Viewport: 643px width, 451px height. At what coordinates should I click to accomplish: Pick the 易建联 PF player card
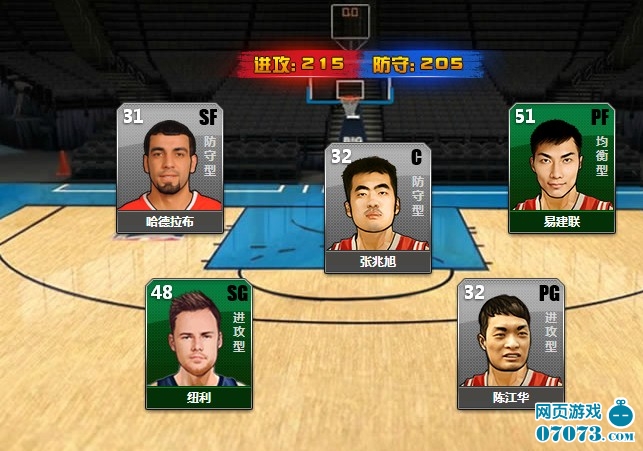(560, 168)
